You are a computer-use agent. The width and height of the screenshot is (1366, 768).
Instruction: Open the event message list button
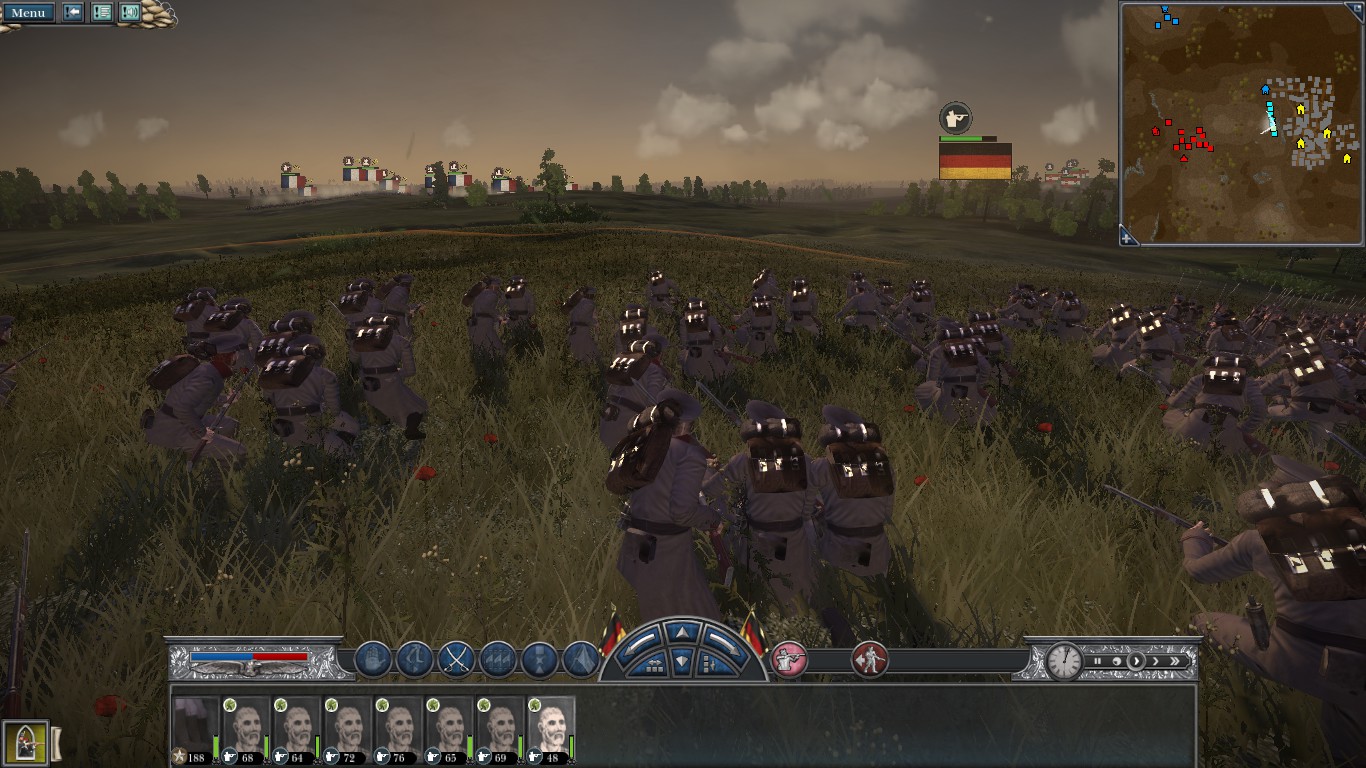(x=102, y=13)
